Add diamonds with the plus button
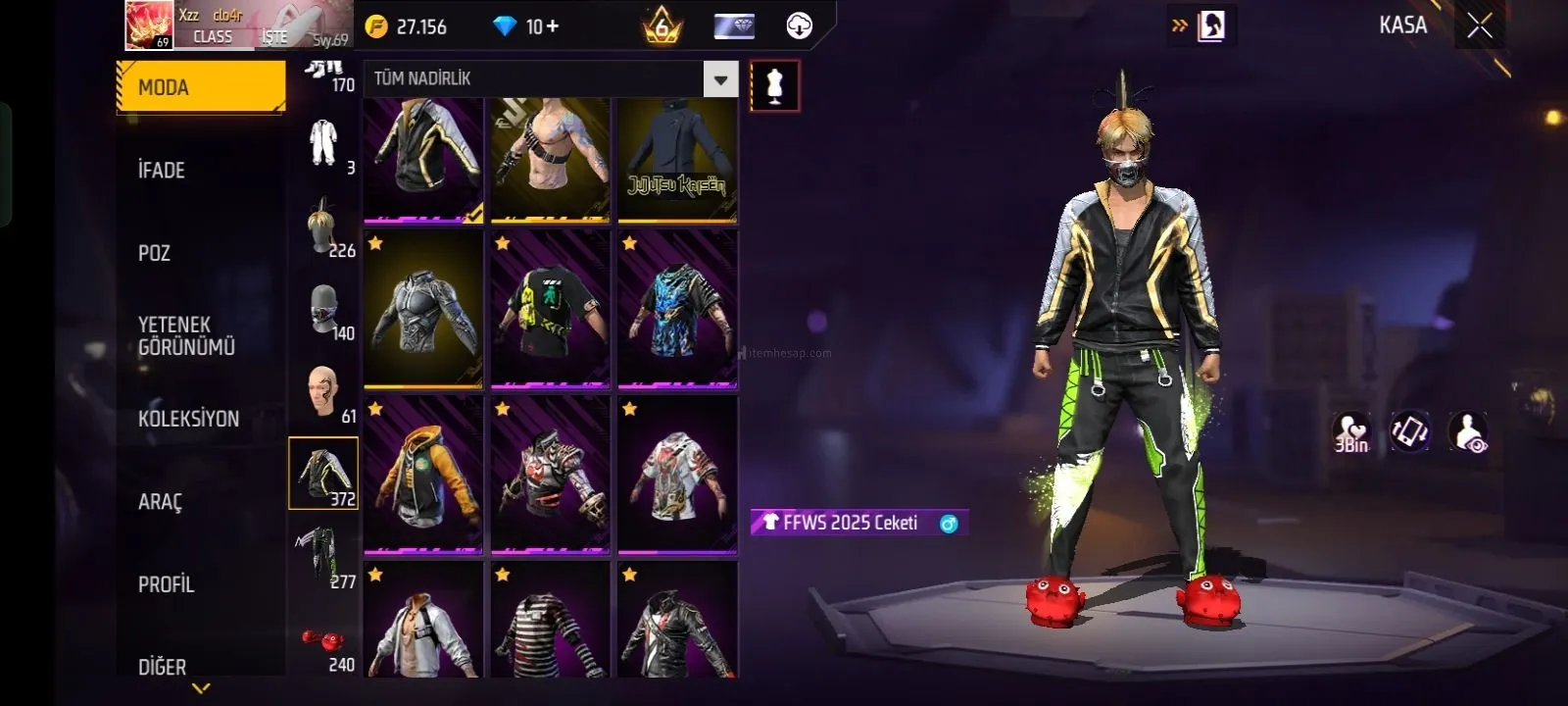 552,26
